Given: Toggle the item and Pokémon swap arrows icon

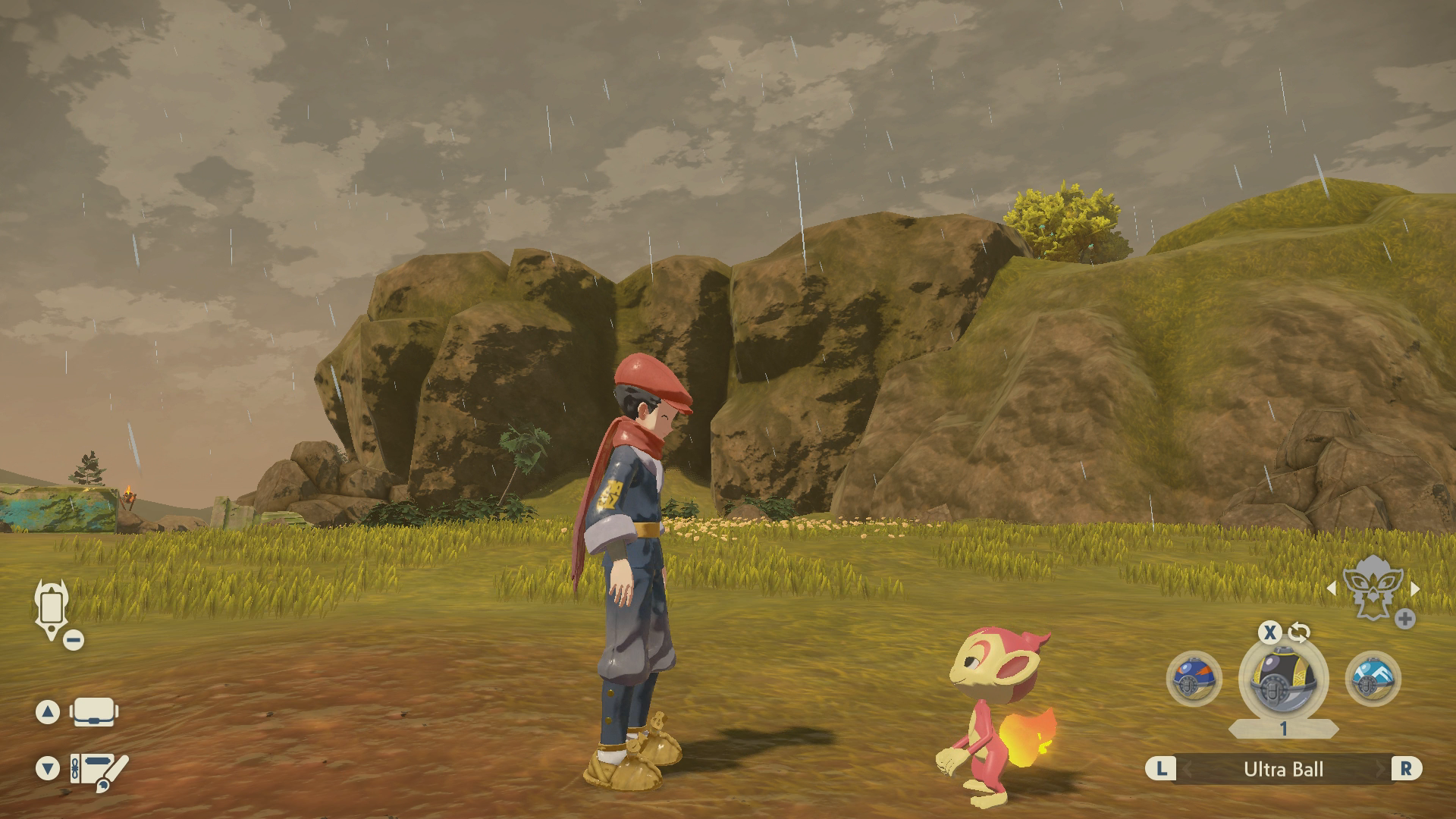Looking at the screenshot, I should (x=1299, y=632).
